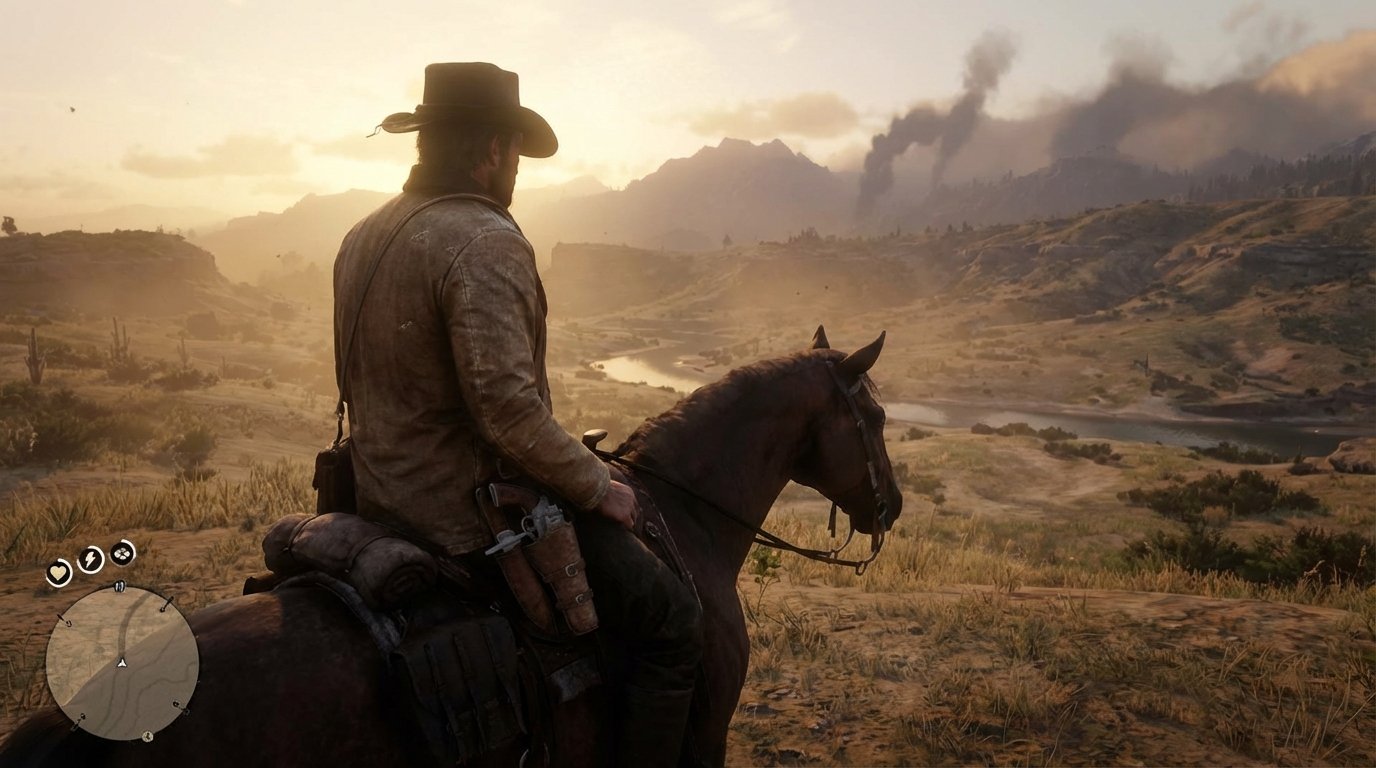Click the icon at bottom of radar
The height and width of the screenshot is (768, 1376).
tap(148, 734)
